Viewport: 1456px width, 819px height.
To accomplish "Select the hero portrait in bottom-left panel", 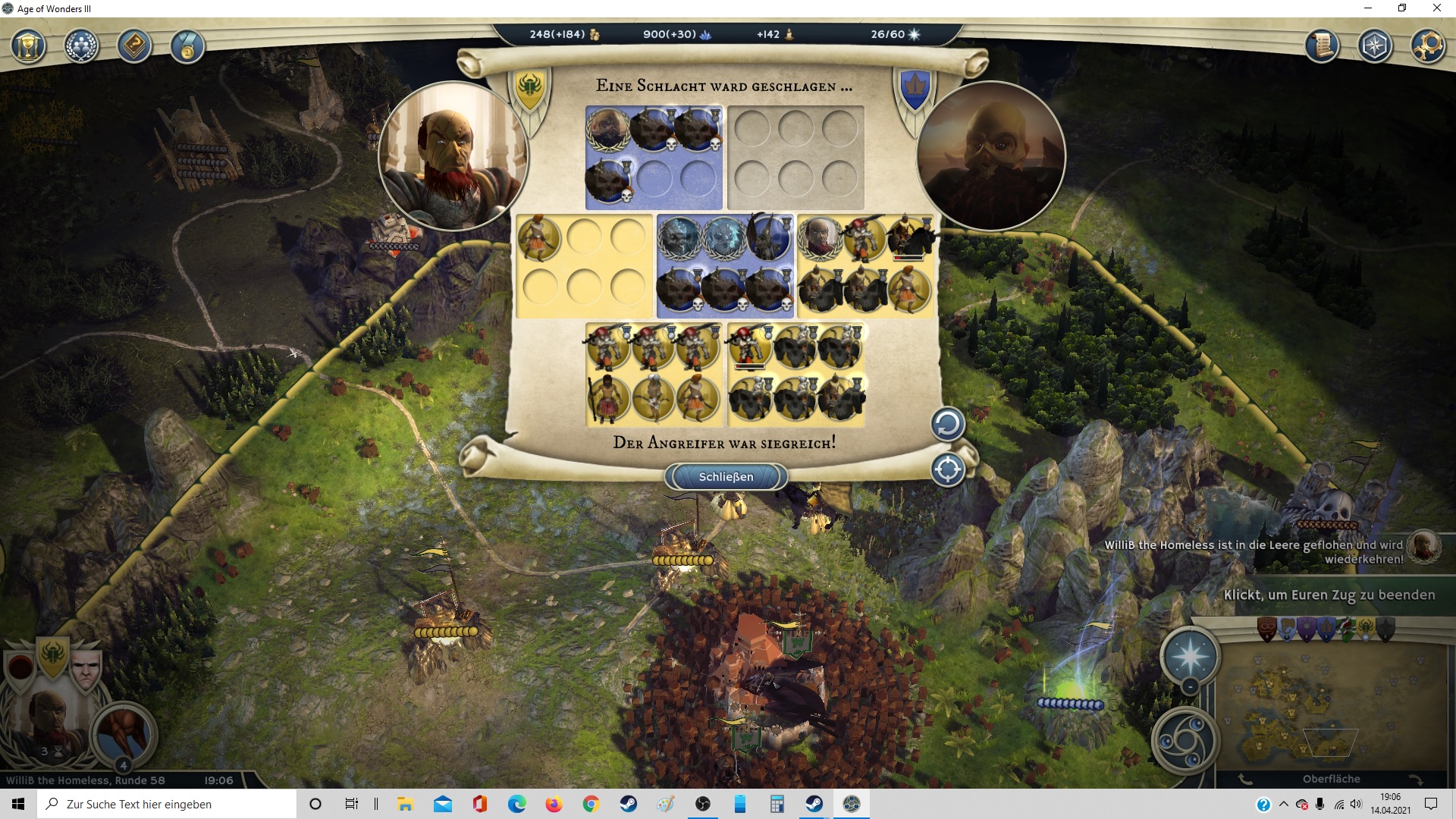I will tap(47, 720).
